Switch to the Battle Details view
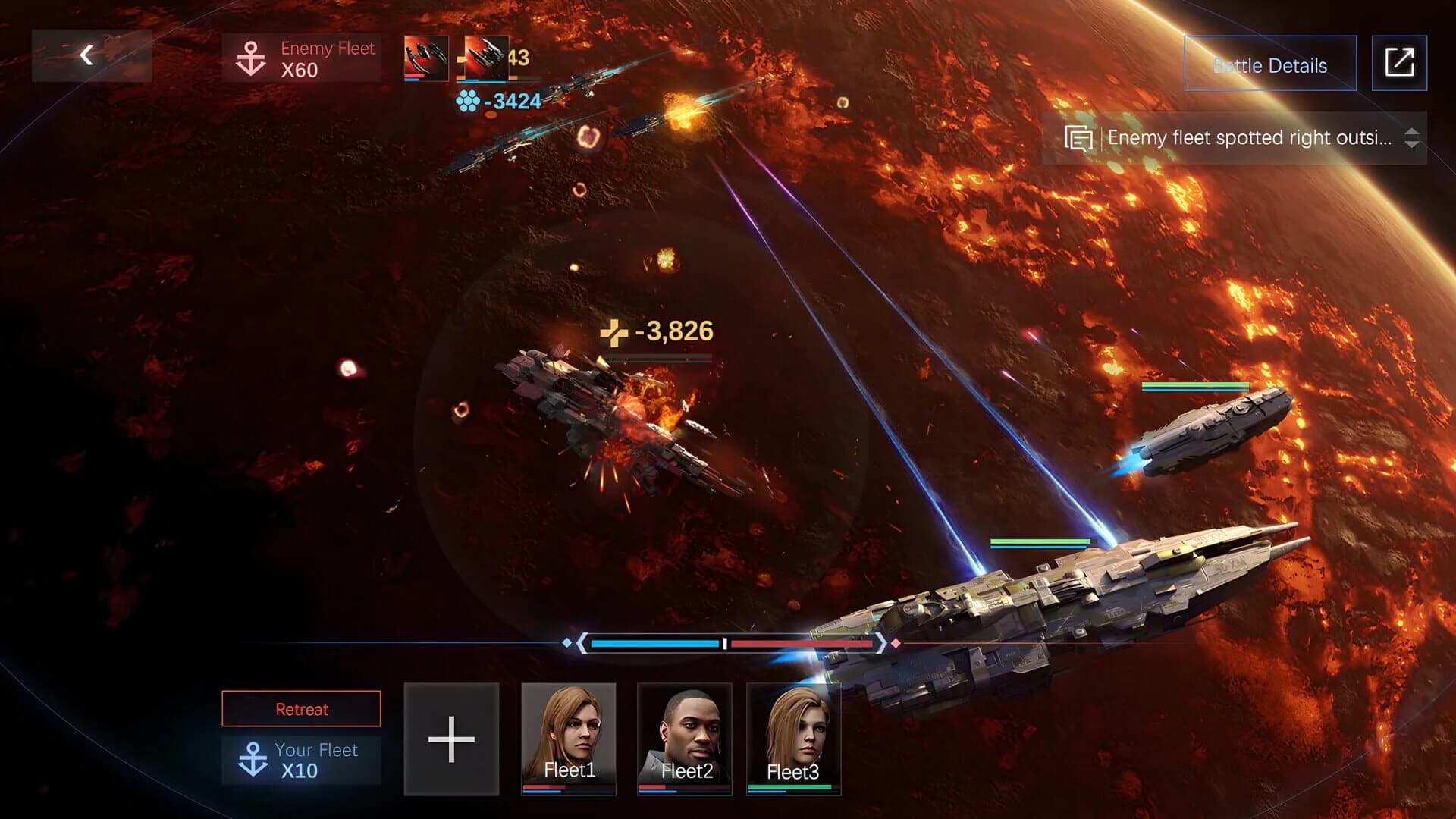The width and height of the screenshot is (1456, 819). (x=1269, y=64)
